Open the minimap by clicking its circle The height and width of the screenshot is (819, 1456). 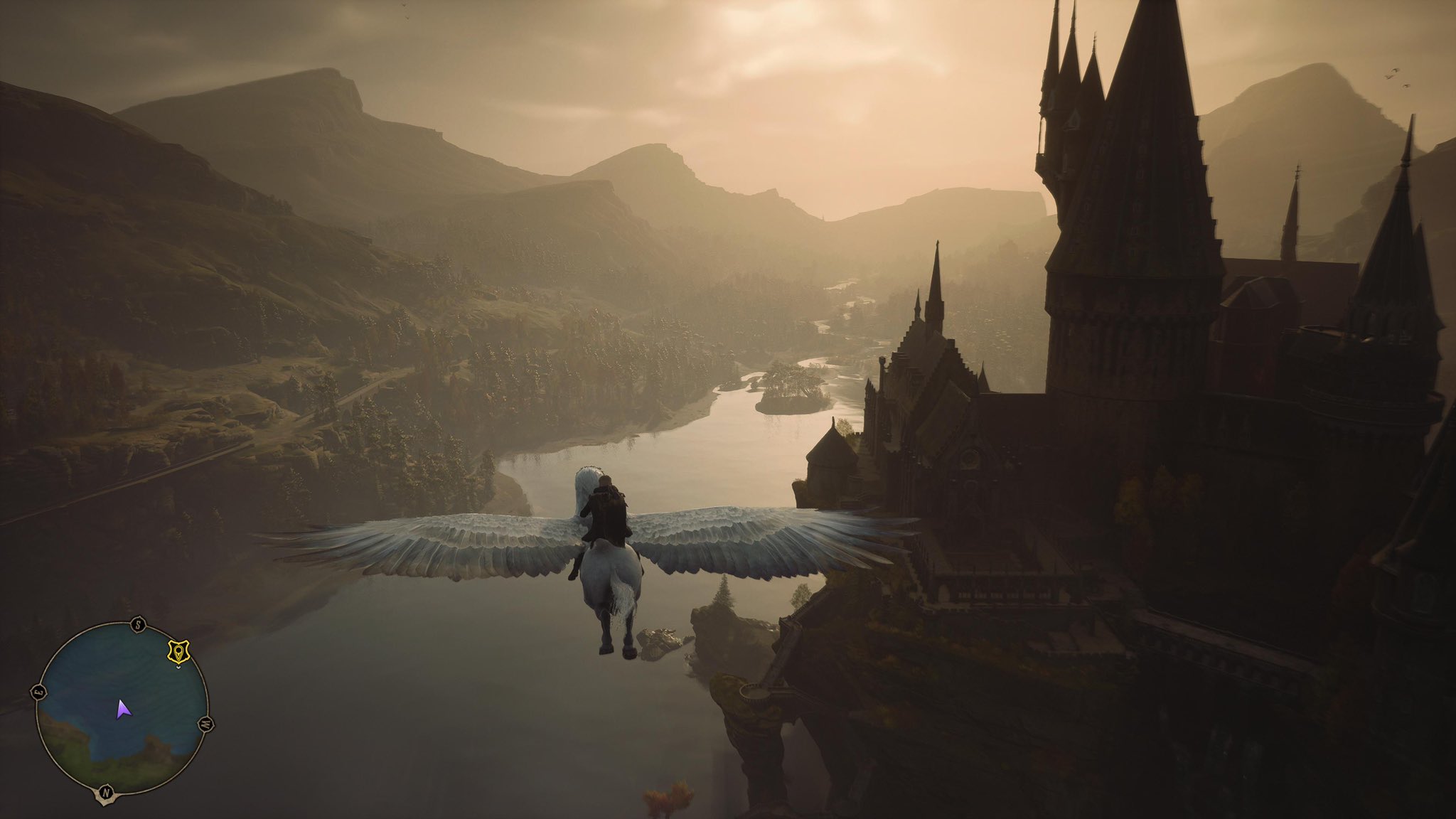pyautogui.click(x=121, y=711)
